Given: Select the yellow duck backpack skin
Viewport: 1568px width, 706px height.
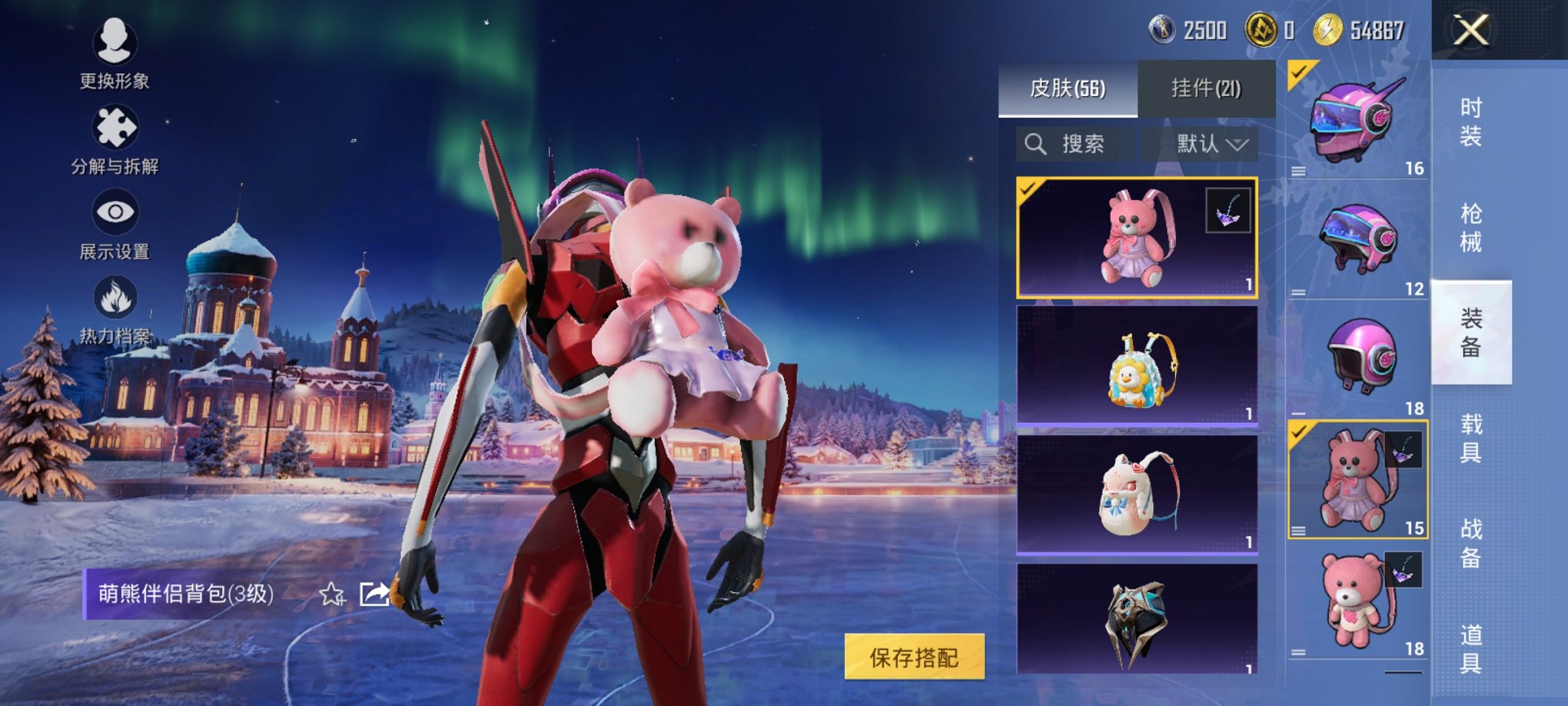Looking at the screenshot, I should click(x=1137, y=366).
